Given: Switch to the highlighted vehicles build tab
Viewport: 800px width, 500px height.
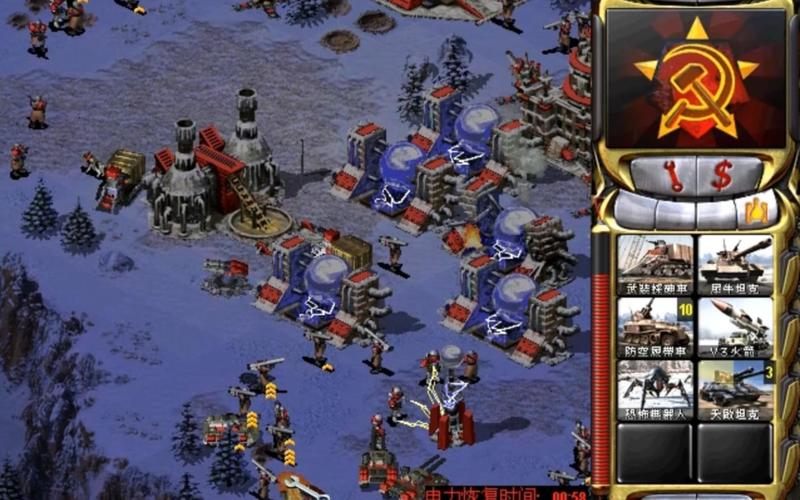Looking at the screenshot, I should coord(757,210).
